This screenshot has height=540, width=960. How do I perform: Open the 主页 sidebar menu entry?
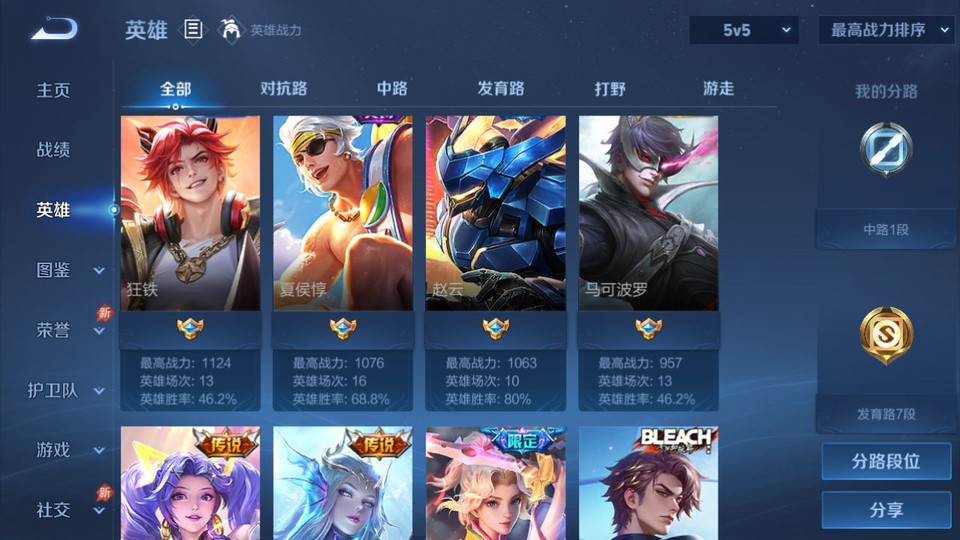54,90
